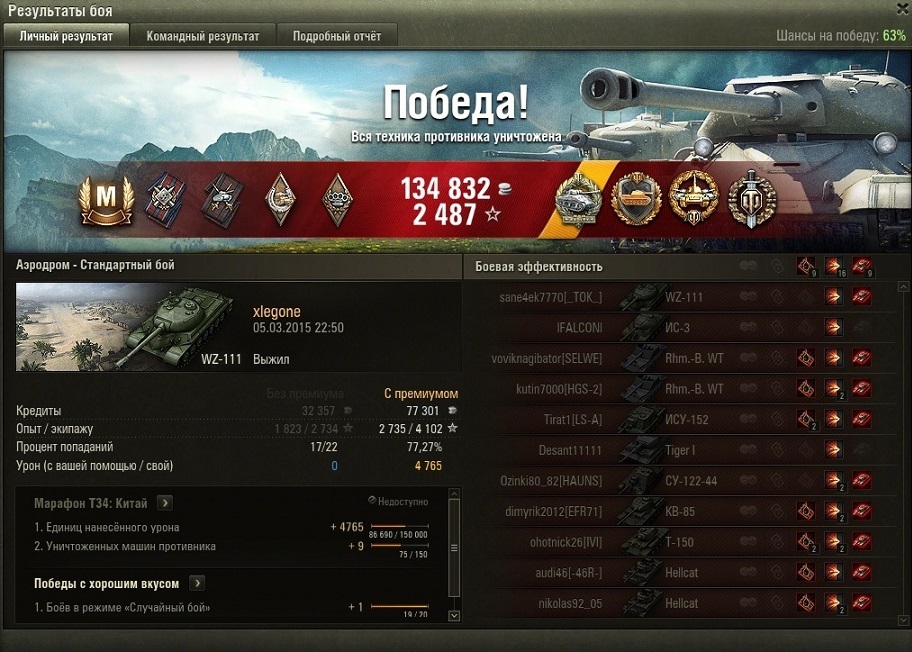912x652 pixels.
Task: Open the Командный результат tab
Action: pos(203,36)
